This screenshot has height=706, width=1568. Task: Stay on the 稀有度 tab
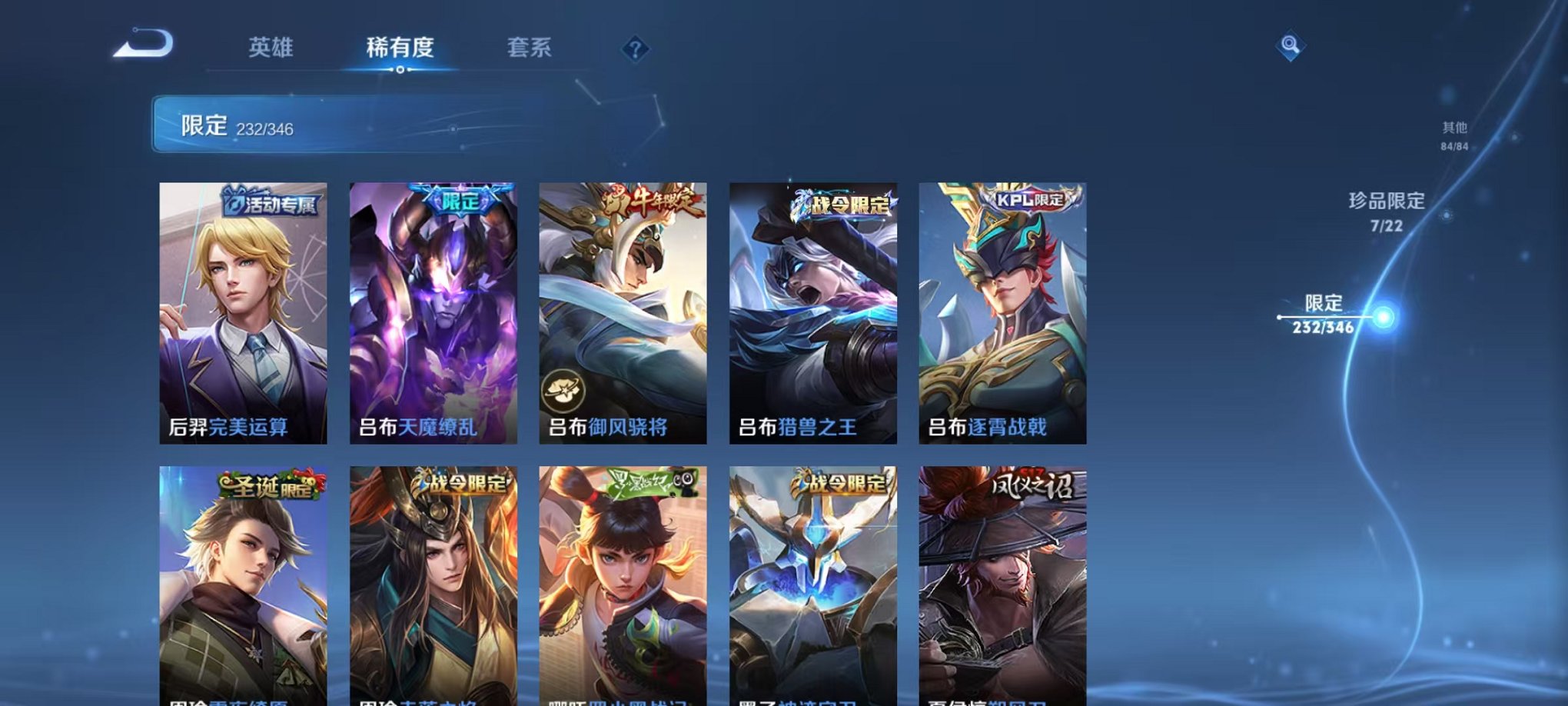click(x=399, y=46)
